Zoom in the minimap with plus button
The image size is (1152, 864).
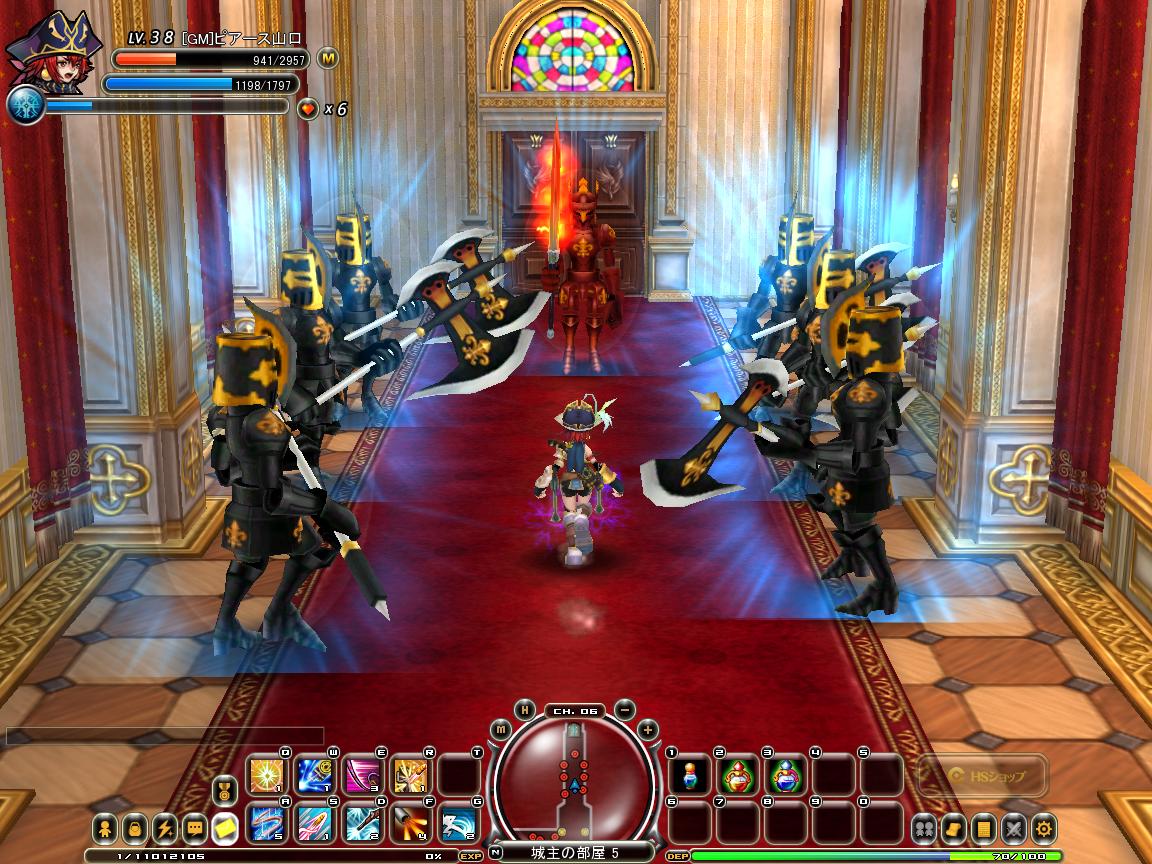click(x=648, y=729)
